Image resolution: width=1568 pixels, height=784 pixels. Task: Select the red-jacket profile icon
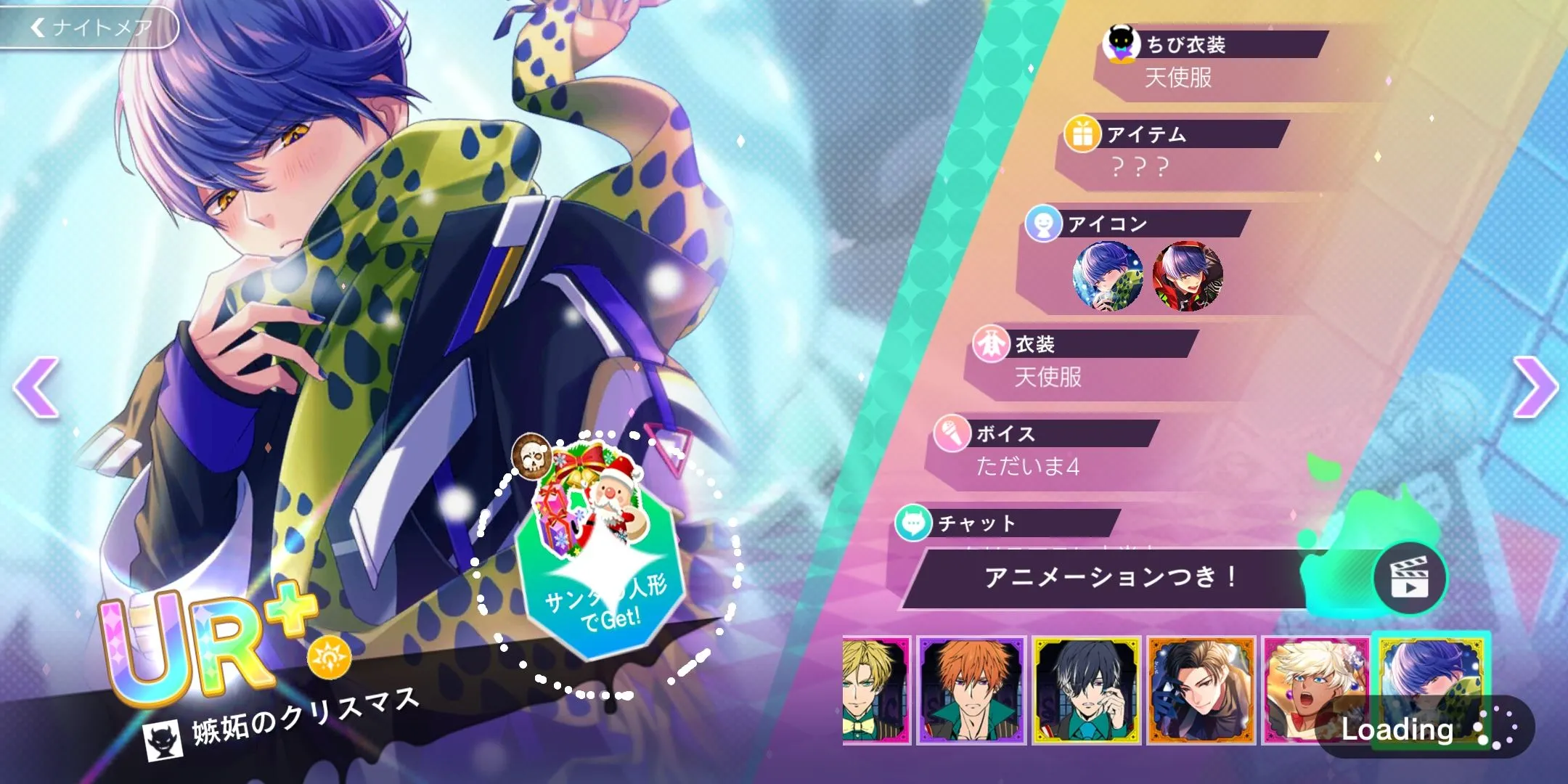pos(1188,276)
